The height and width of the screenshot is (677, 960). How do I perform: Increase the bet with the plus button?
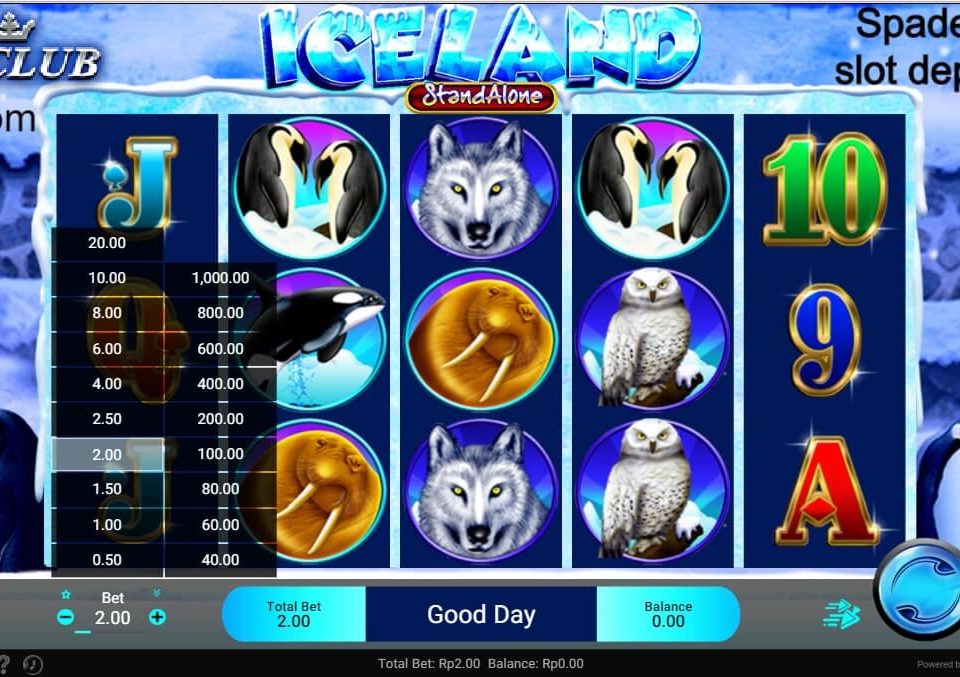coord(157,617)
